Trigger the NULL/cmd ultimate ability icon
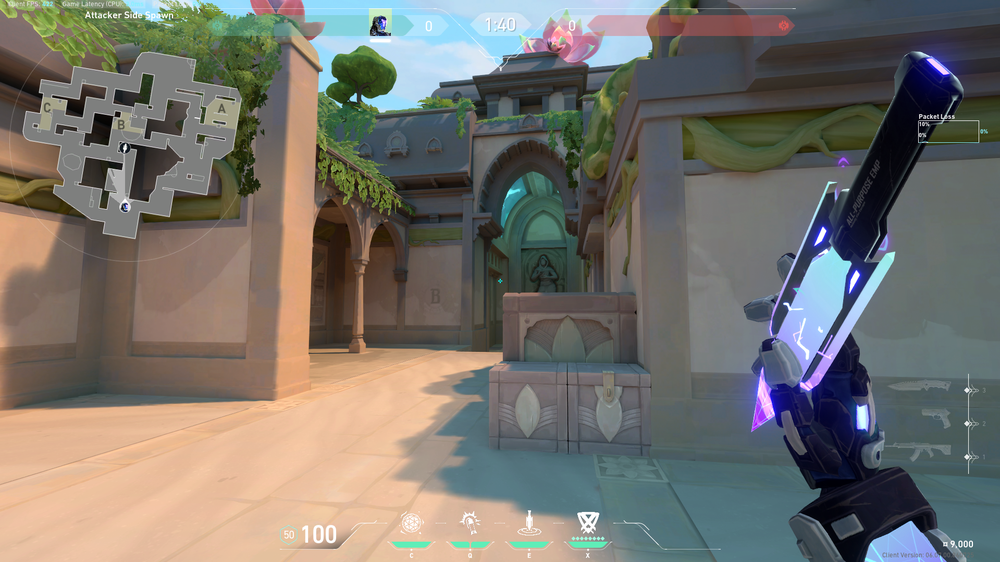This screenshot has width=1000, height=562. (x=587, y=522)
